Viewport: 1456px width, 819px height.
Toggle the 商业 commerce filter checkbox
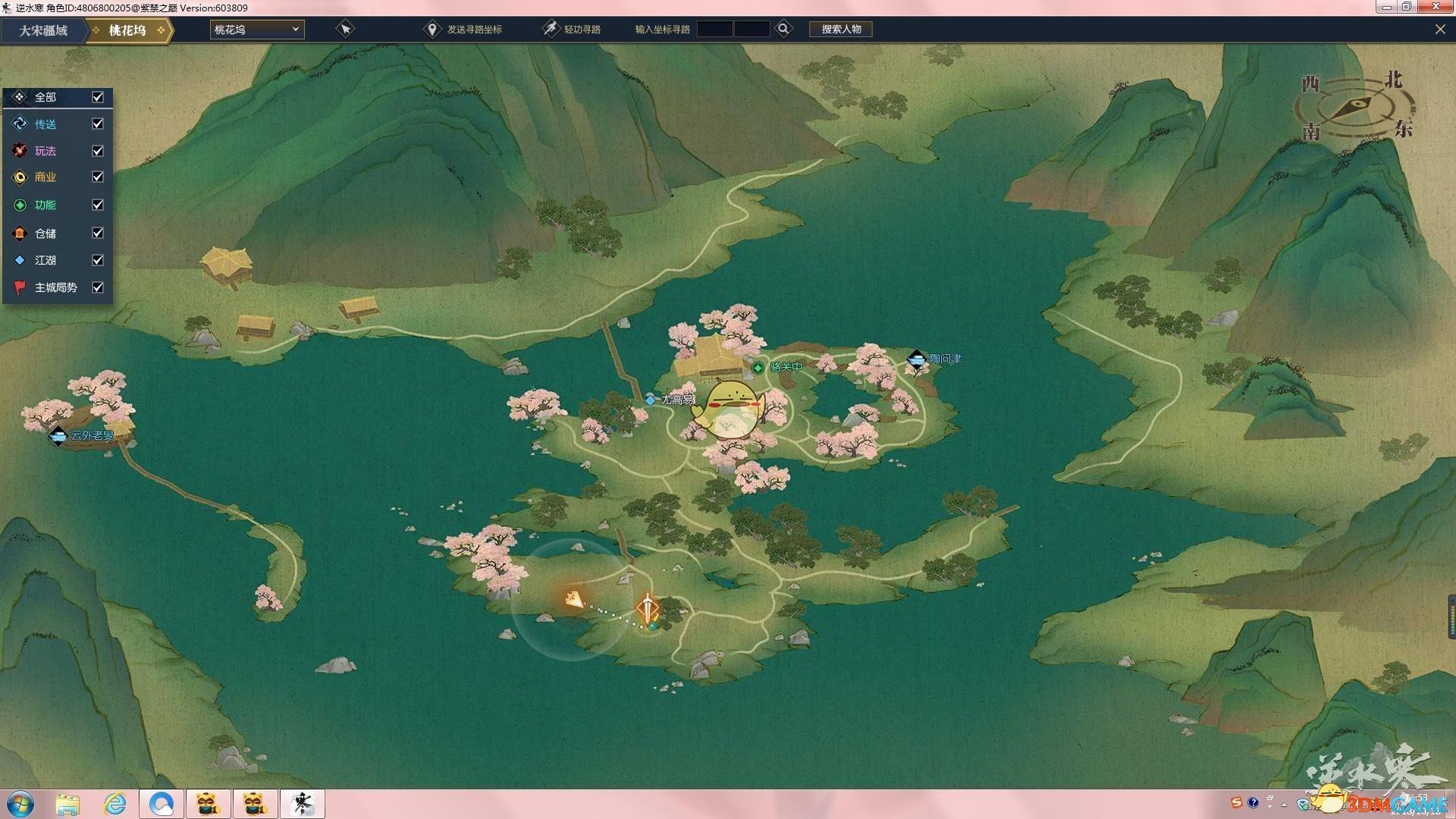(x=98, y=177)
